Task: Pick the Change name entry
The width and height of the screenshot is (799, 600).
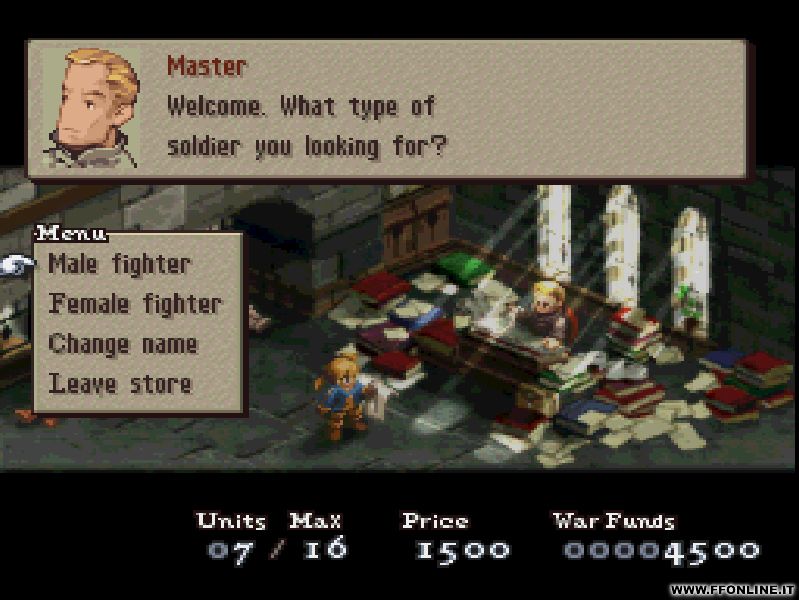Action: pos(123,344)
